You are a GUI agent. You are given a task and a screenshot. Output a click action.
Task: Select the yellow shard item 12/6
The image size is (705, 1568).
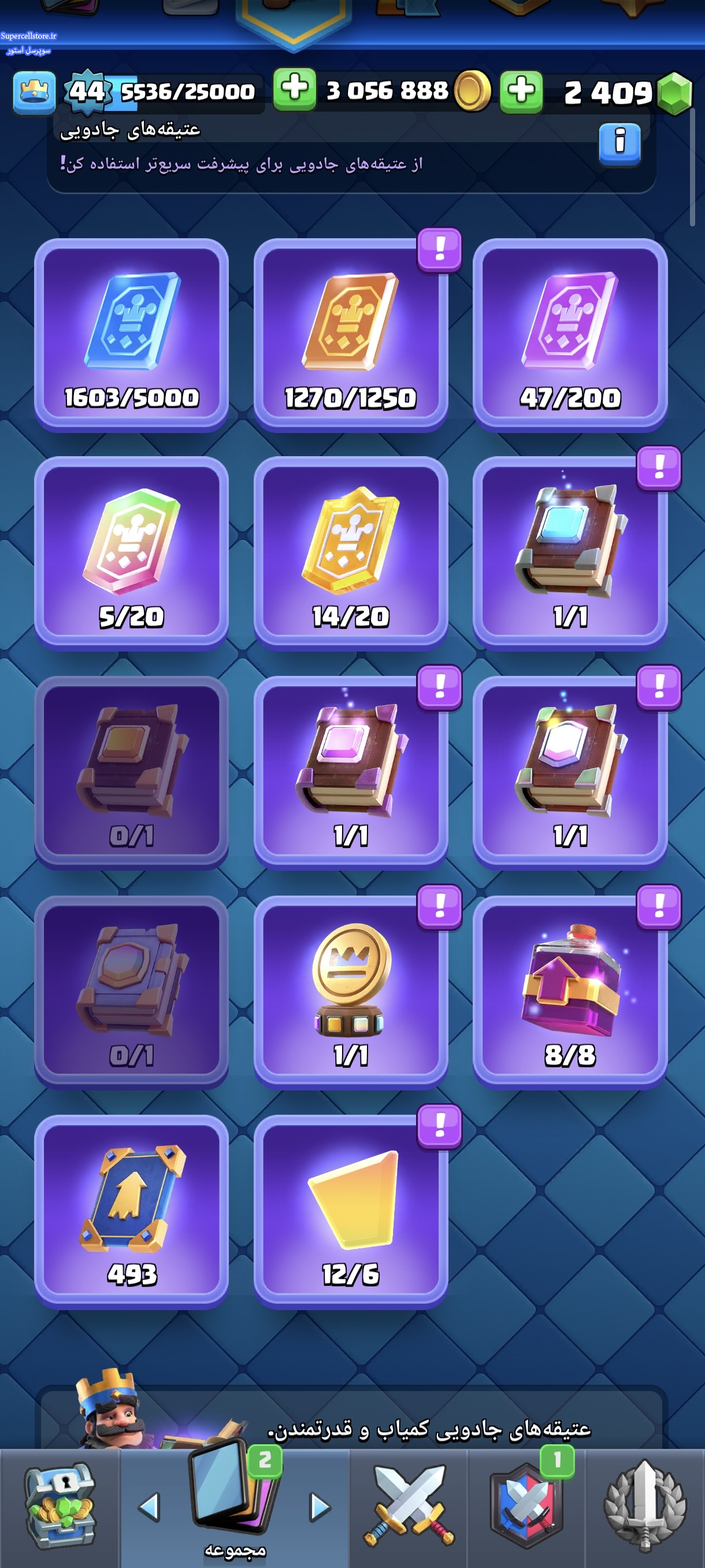coord(351,1211)
